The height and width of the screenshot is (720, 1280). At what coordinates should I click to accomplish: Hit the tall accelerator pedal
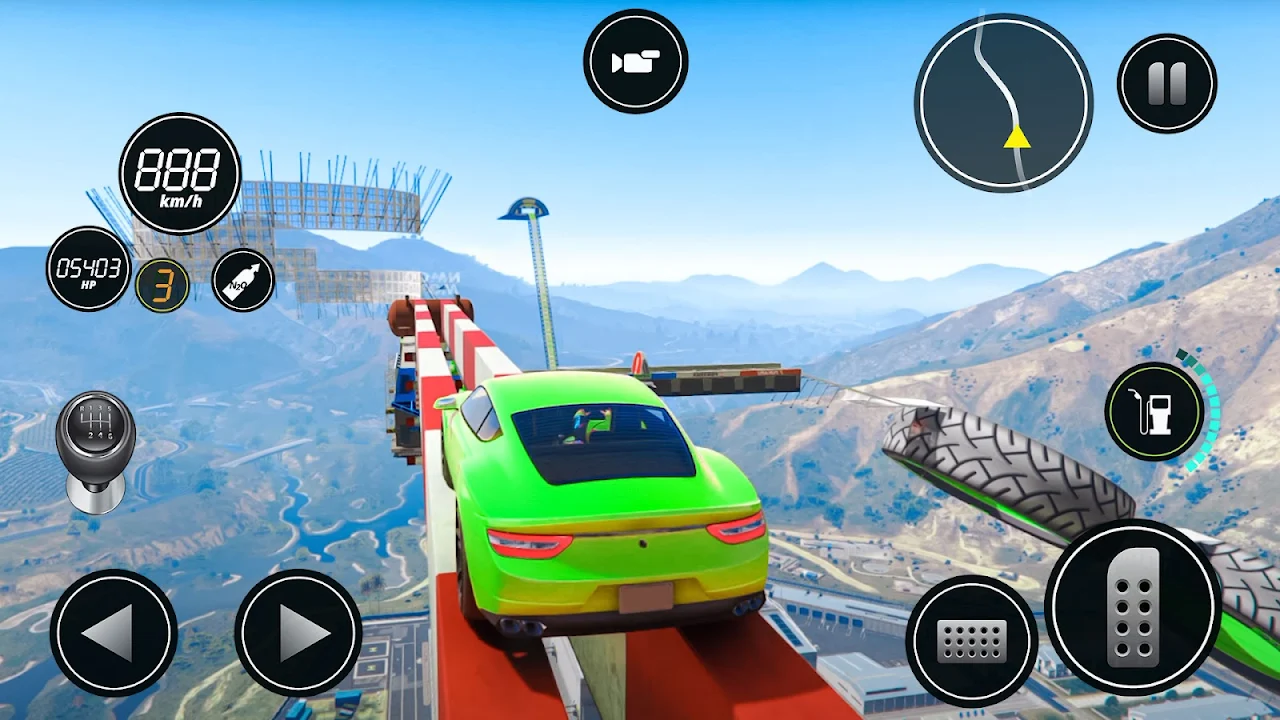pyautogui.click(x=1133, y=607)
